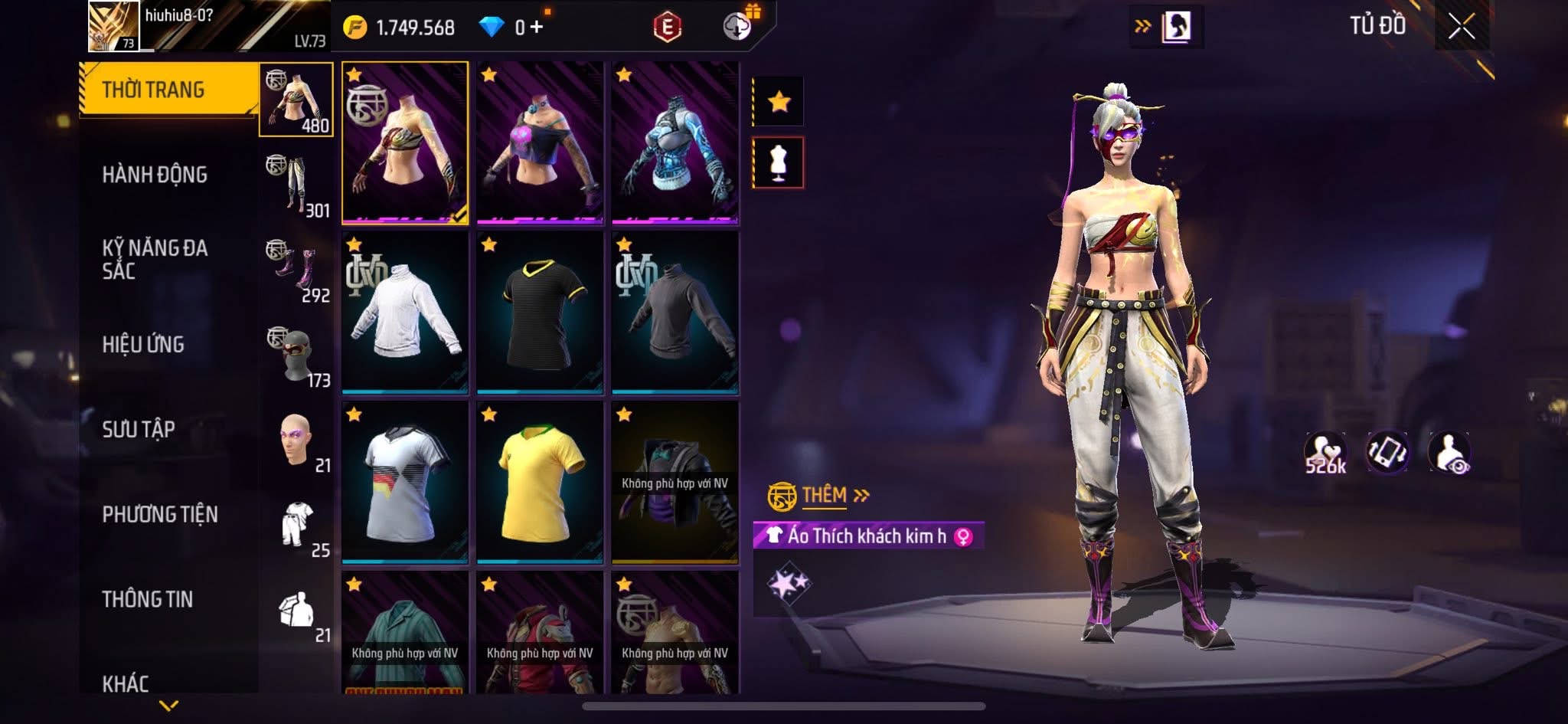The width and height of the screenshot is (1568, 724).
Task: Open the character preset icon at top
Action: click(1175, 28)
